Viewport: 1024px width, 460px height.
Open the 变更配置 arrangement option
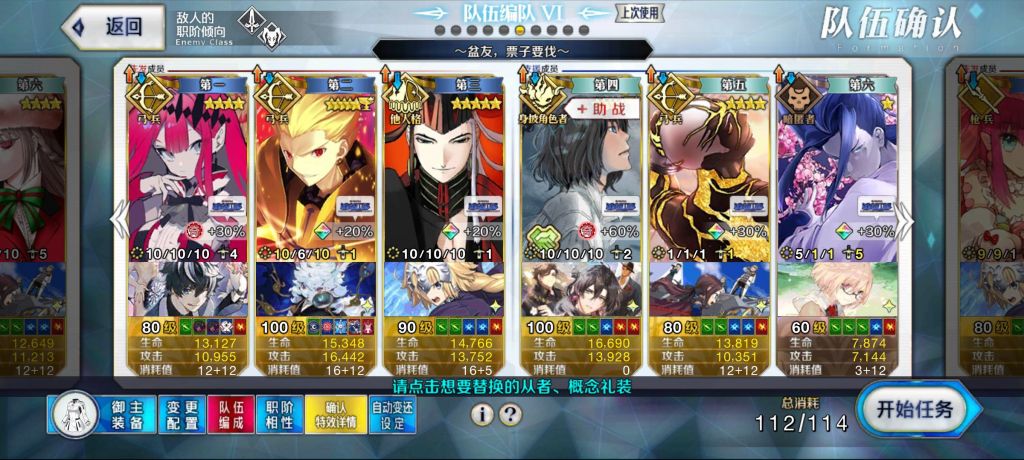tap(181, 414)
